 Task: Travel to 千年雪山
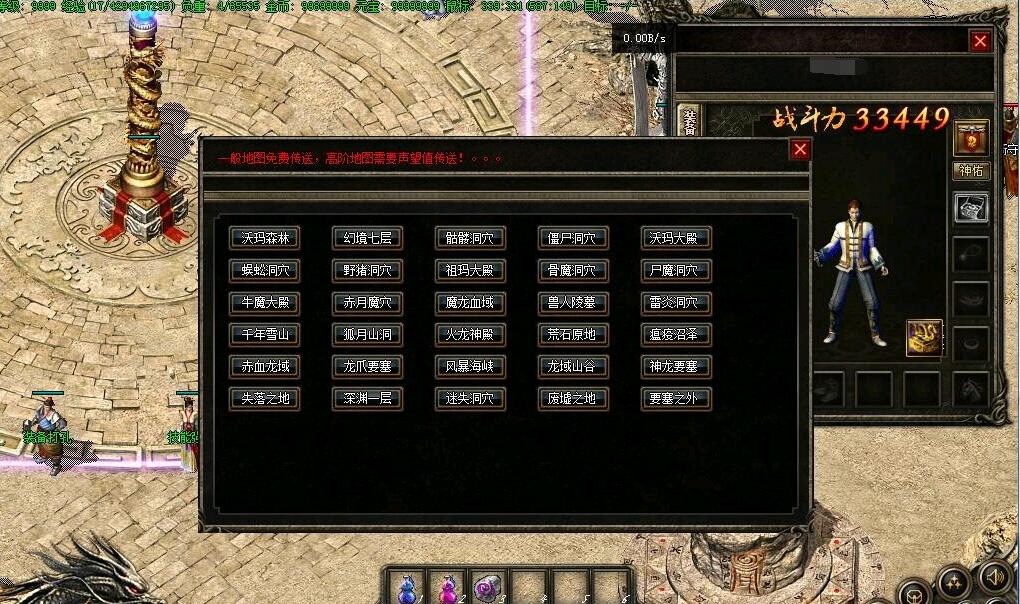pos(264,334)
